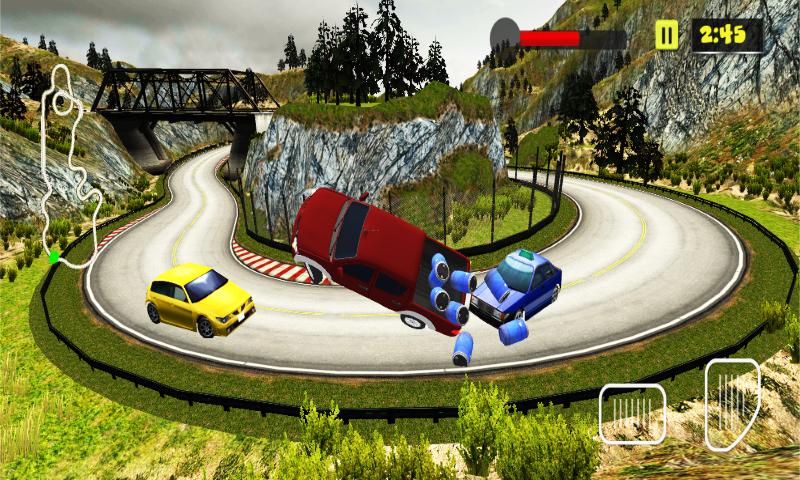Tap the brake pedal
This screenshot has height=480, width=800.
click(x=632, y=413)
